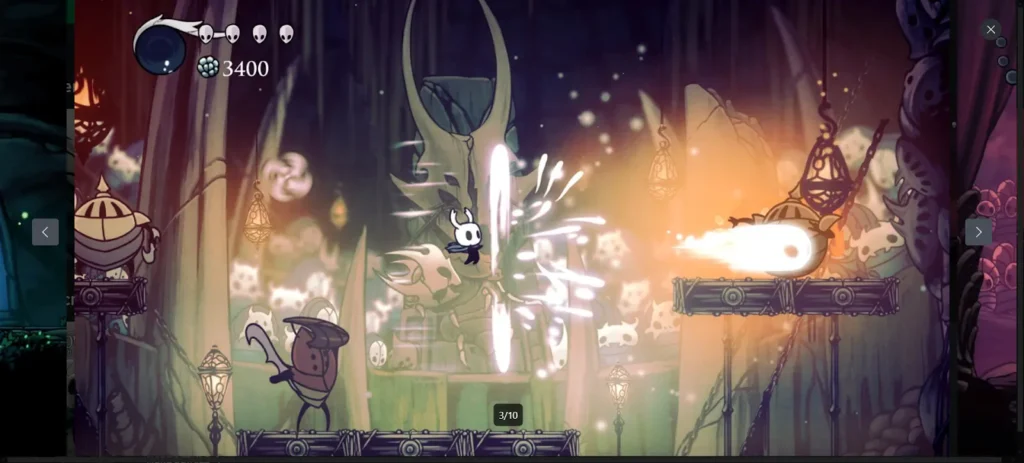Go to the previous screenshot with left arrow
This screenshot has height=463, width=1024.
click(x=45, y=232)
